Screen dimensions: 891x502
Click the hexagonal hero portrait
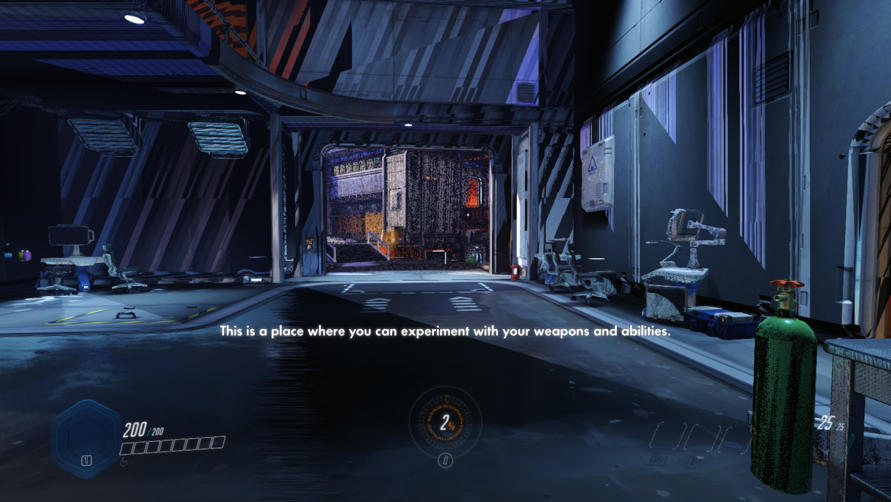click(86, 437)
